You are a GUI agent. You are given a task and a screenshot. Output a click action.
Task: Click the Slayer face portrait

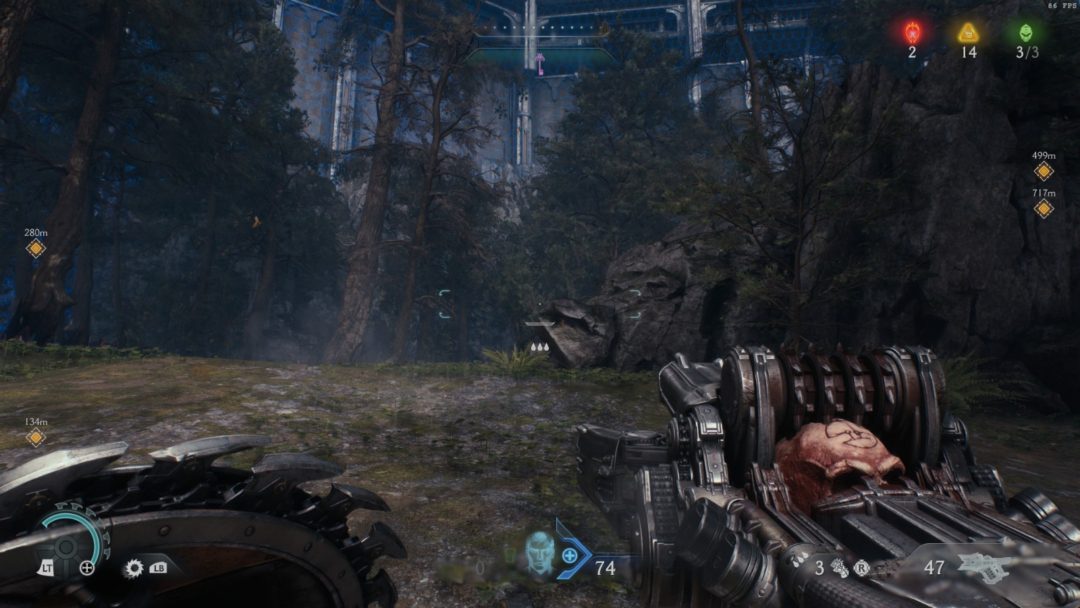(540, 552)
